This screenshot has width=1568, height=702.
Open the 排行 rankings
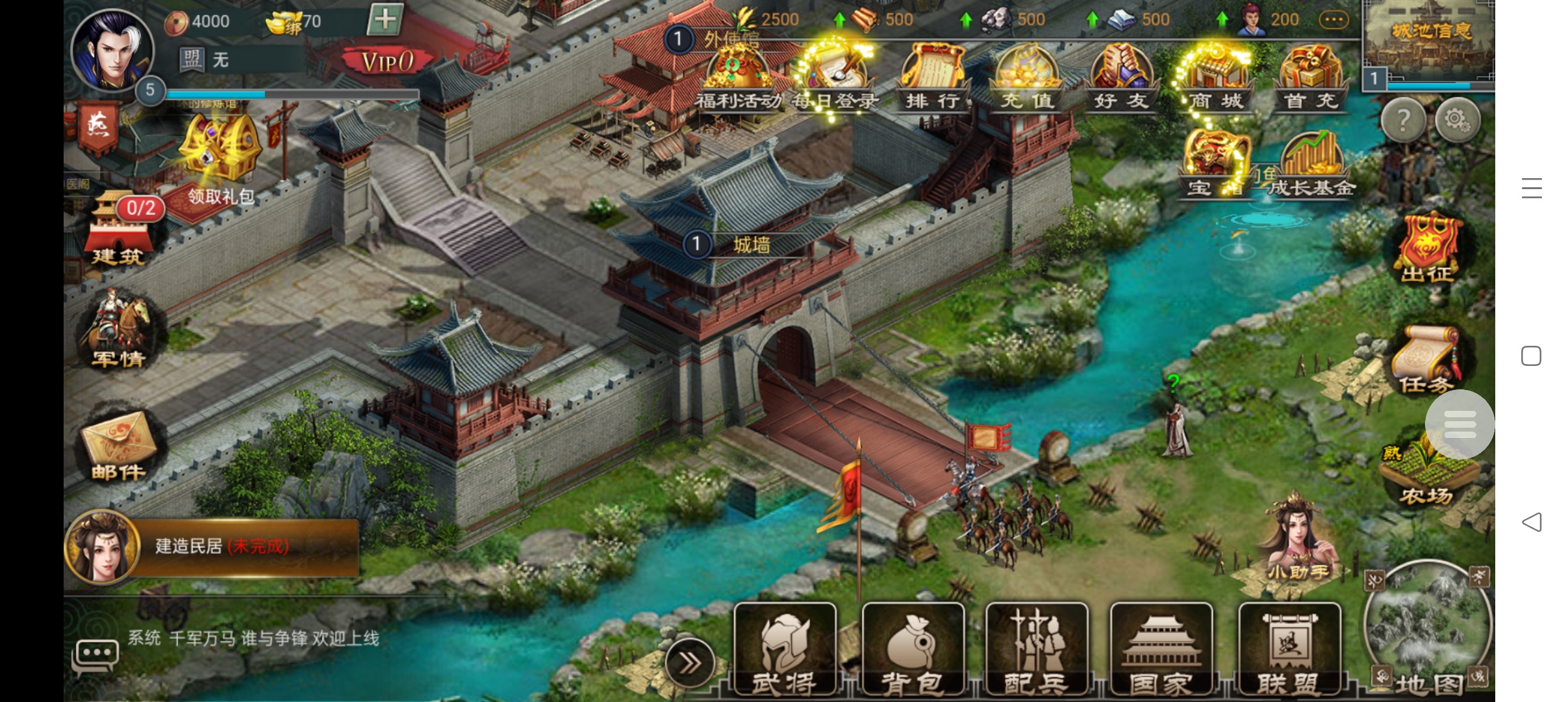pyautogui.click(x=932, y=78)
